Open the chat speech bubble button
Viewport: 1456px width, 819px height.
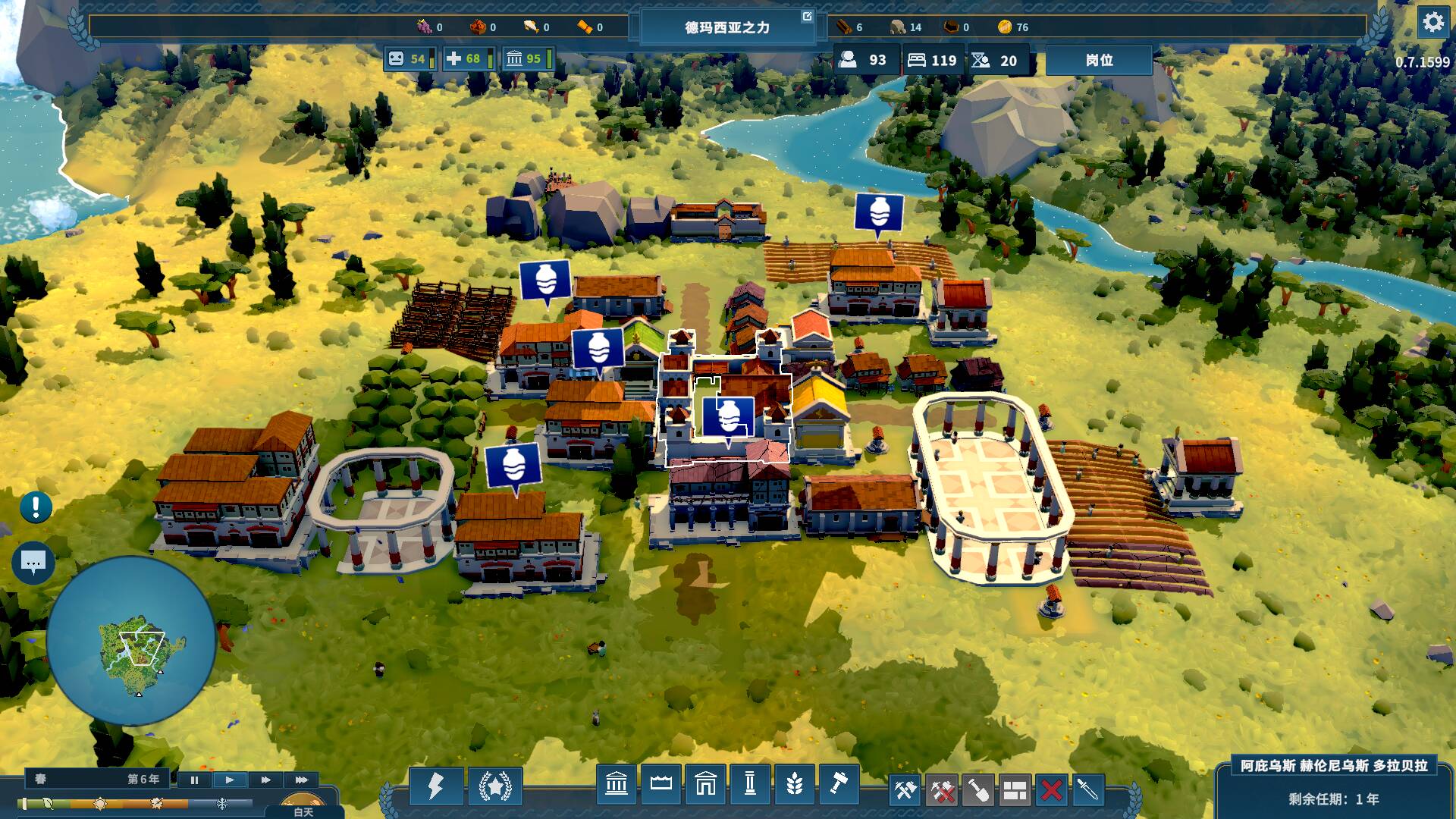[x=33, y=563]
